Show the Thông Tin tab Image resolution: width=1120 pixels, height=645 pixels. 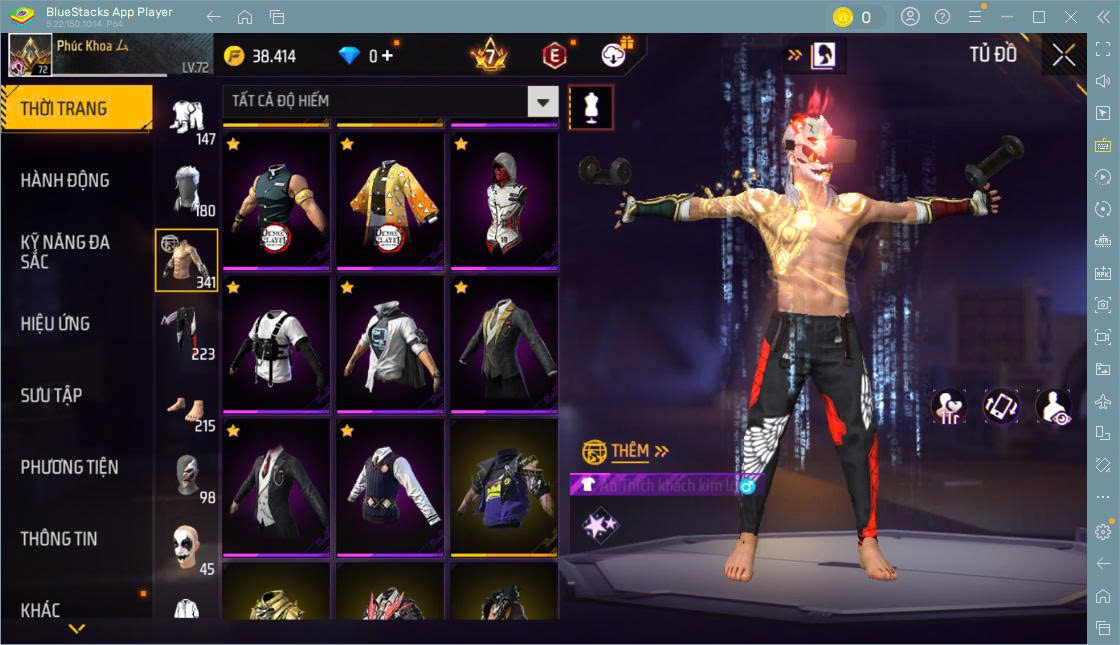(x=59, y=539)
